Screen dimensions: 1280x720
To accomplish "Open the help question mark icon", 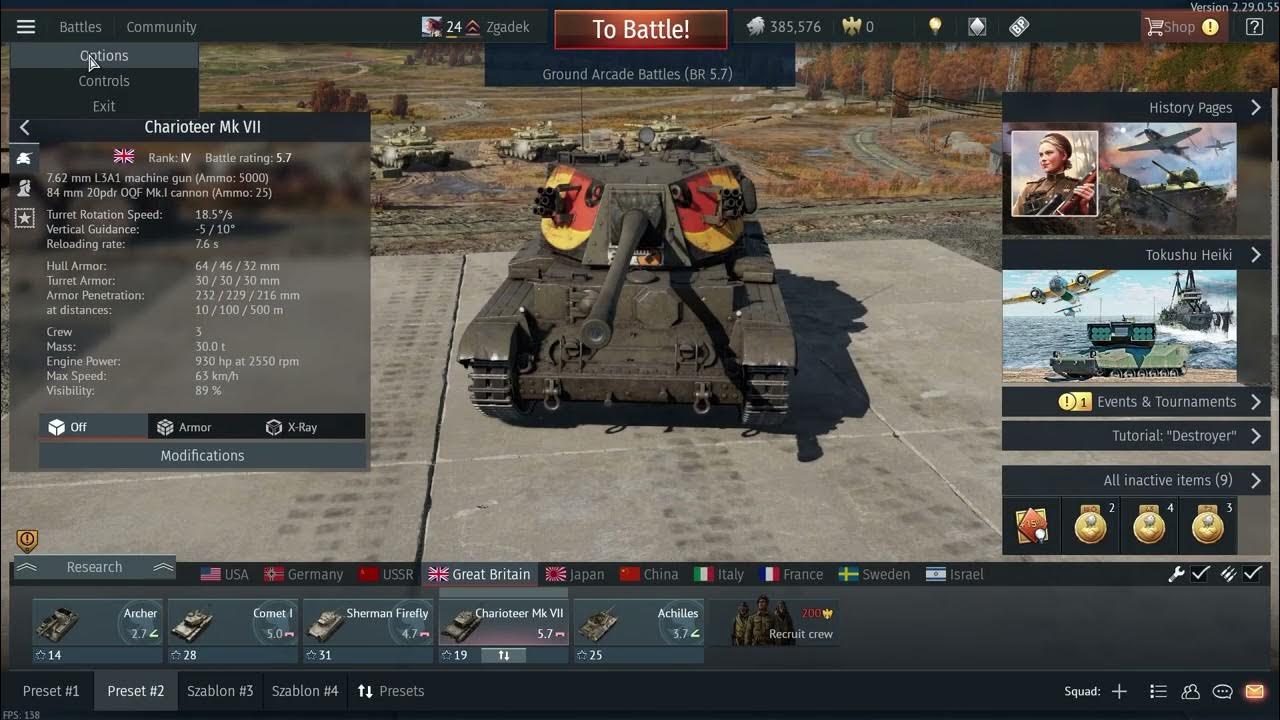I will (1254, 26).
